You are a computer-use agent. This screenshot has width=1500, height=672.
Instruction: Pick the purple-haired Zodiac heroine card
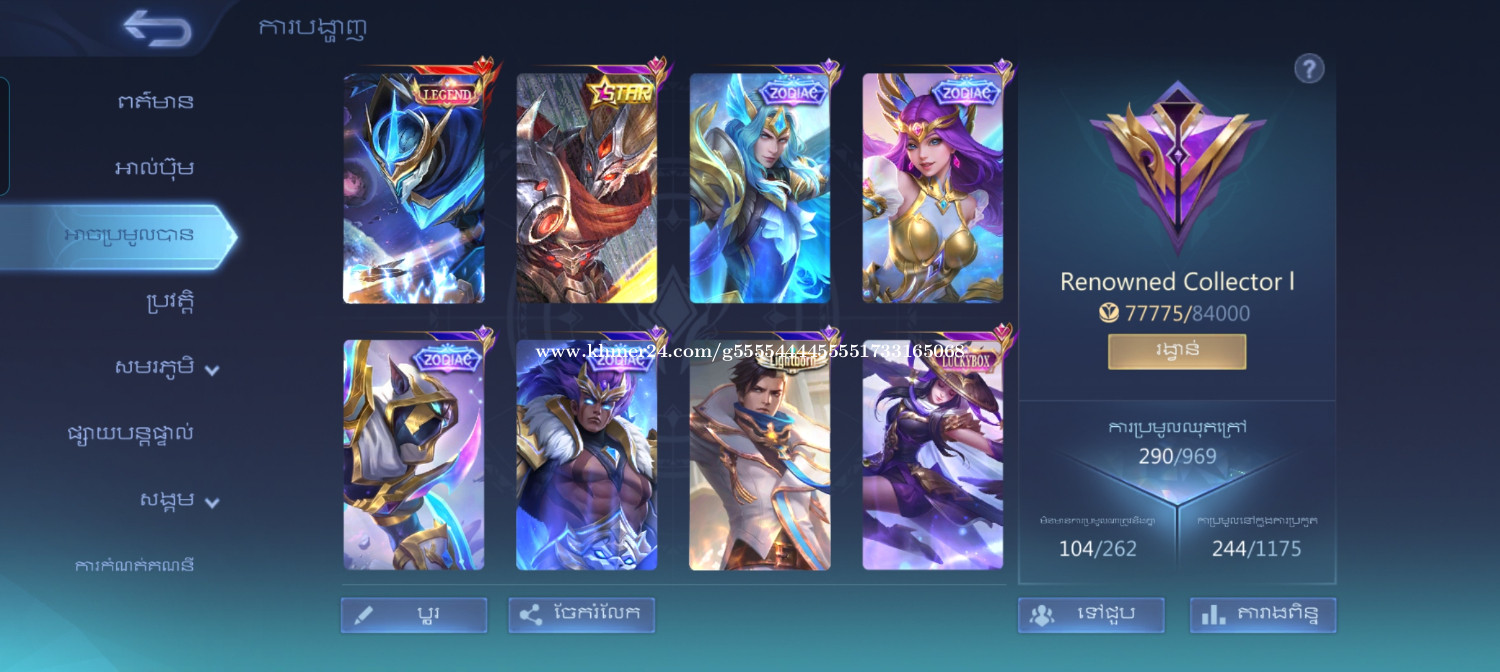[933, 188]
